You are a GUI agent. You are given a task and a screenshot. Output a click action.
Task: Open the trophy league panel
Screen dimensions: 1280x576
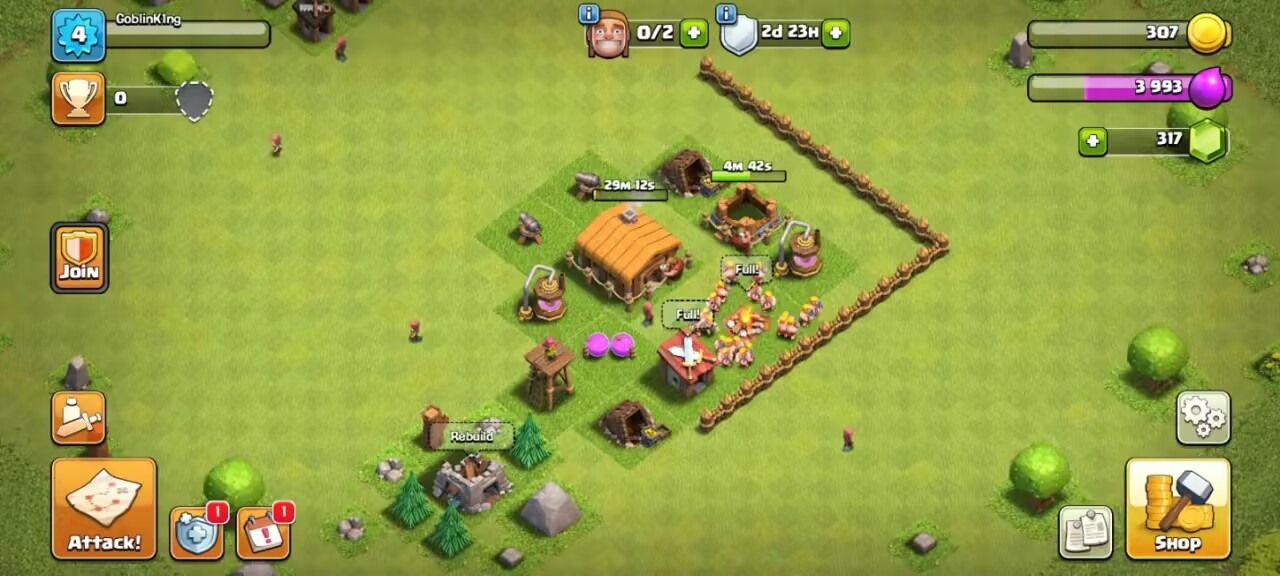coord(78,98)
